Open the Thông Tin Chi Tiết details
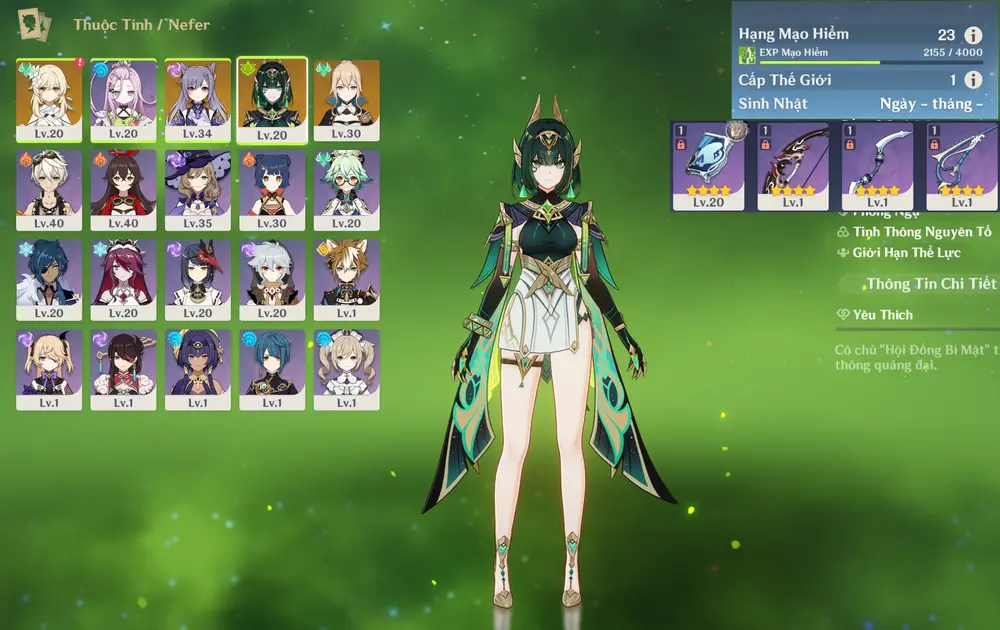This screenshot has height=630, width=1000. point(931,284)
